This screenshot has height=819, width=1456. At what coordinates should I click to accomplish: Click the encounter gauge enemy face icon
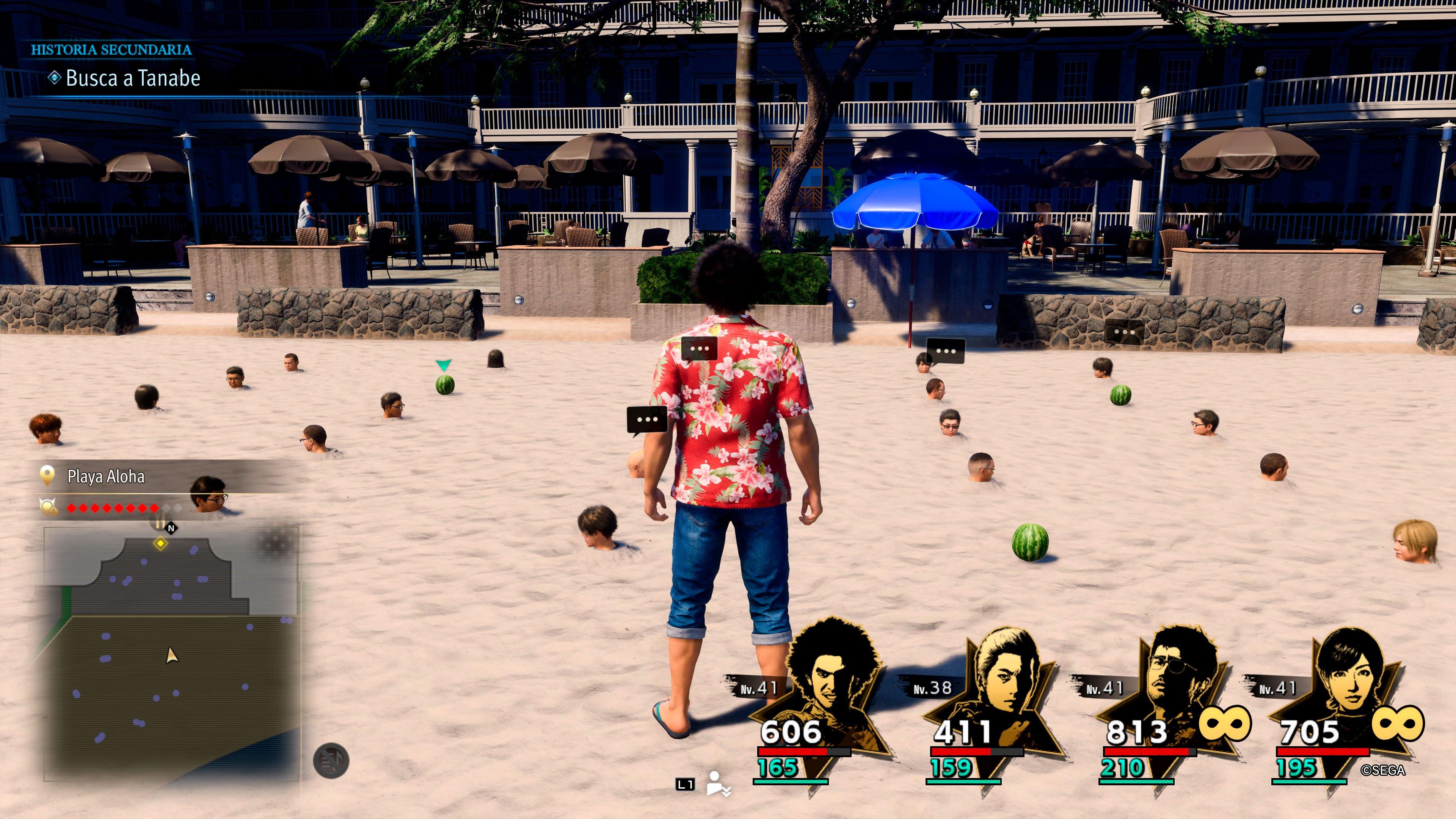[47, 507]
